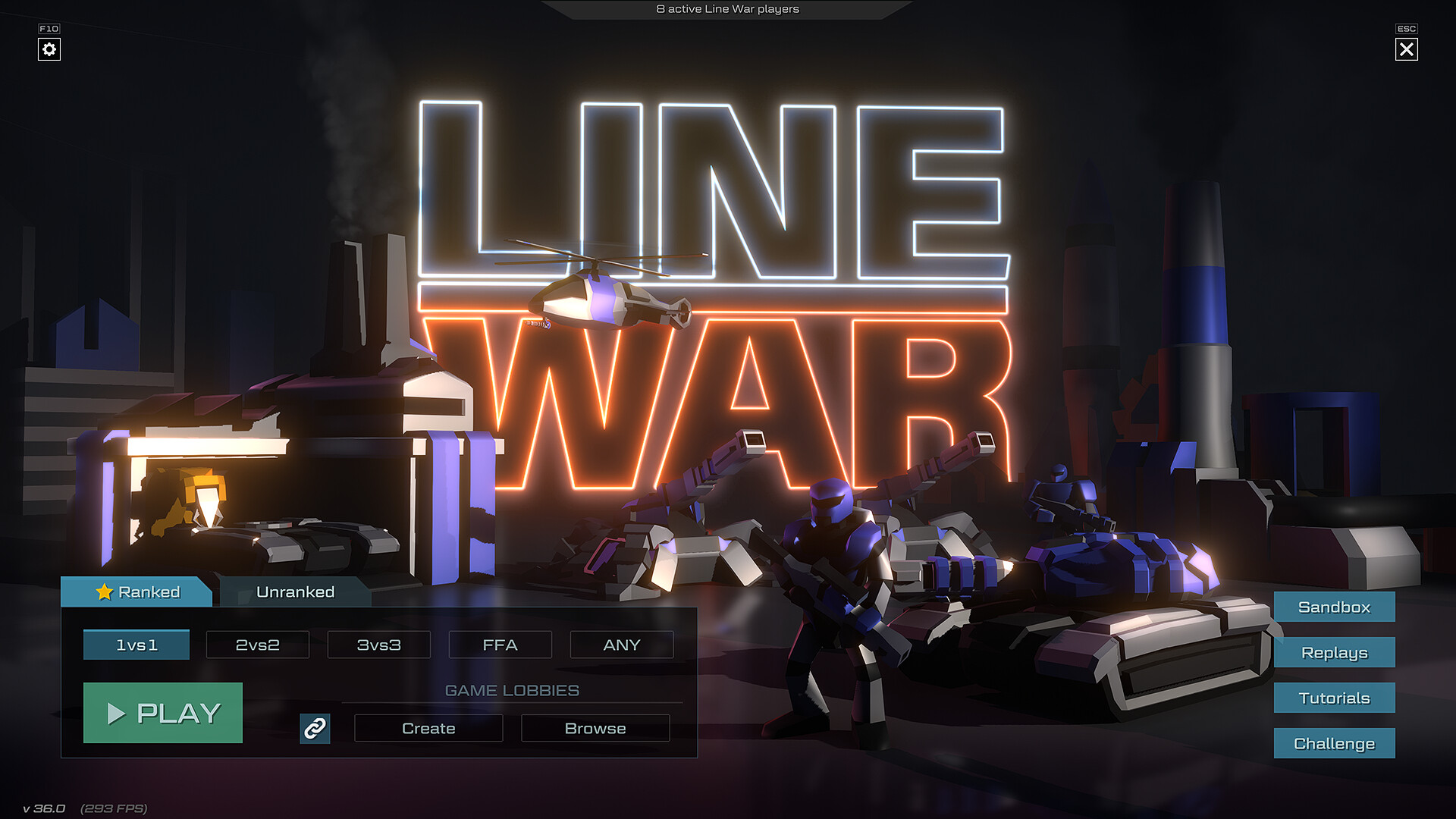Open Sandbox mode

coord(1334,607)
